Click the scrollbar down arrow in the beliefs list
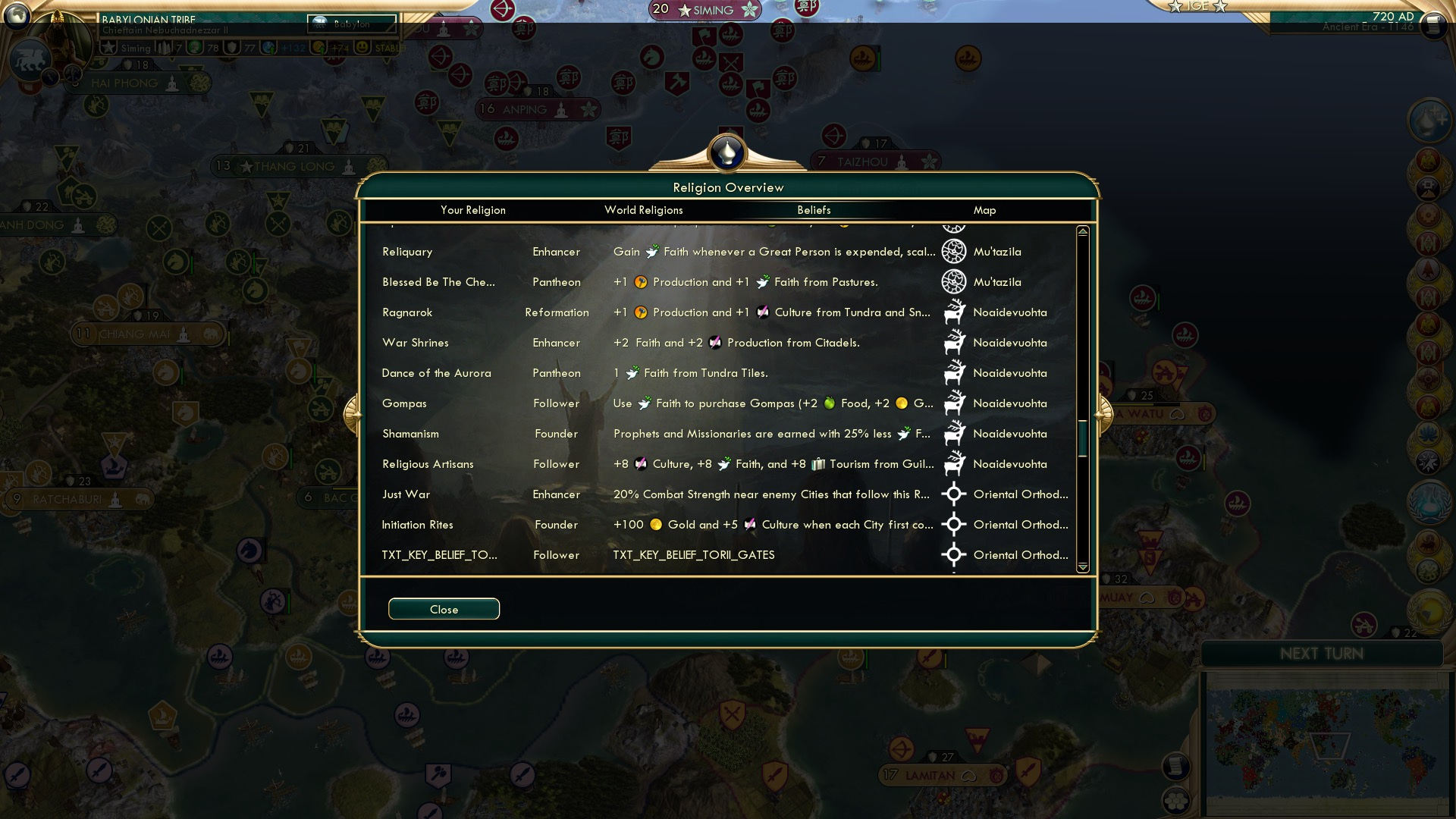Screen dimensions: 1456x819 click(1083, 566)
